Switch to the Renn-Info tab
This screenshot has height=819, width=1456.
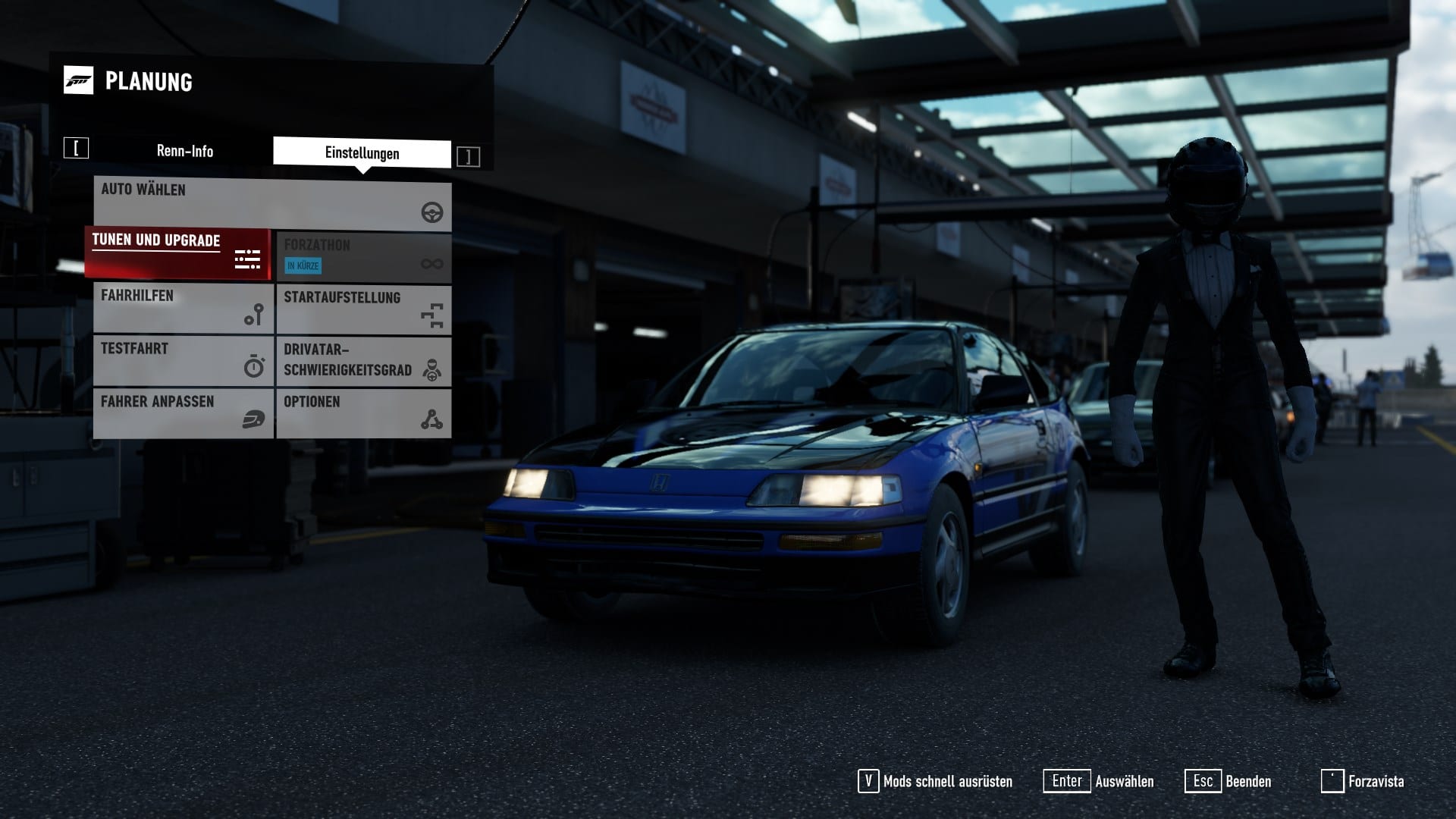click(x=184, y=151)
